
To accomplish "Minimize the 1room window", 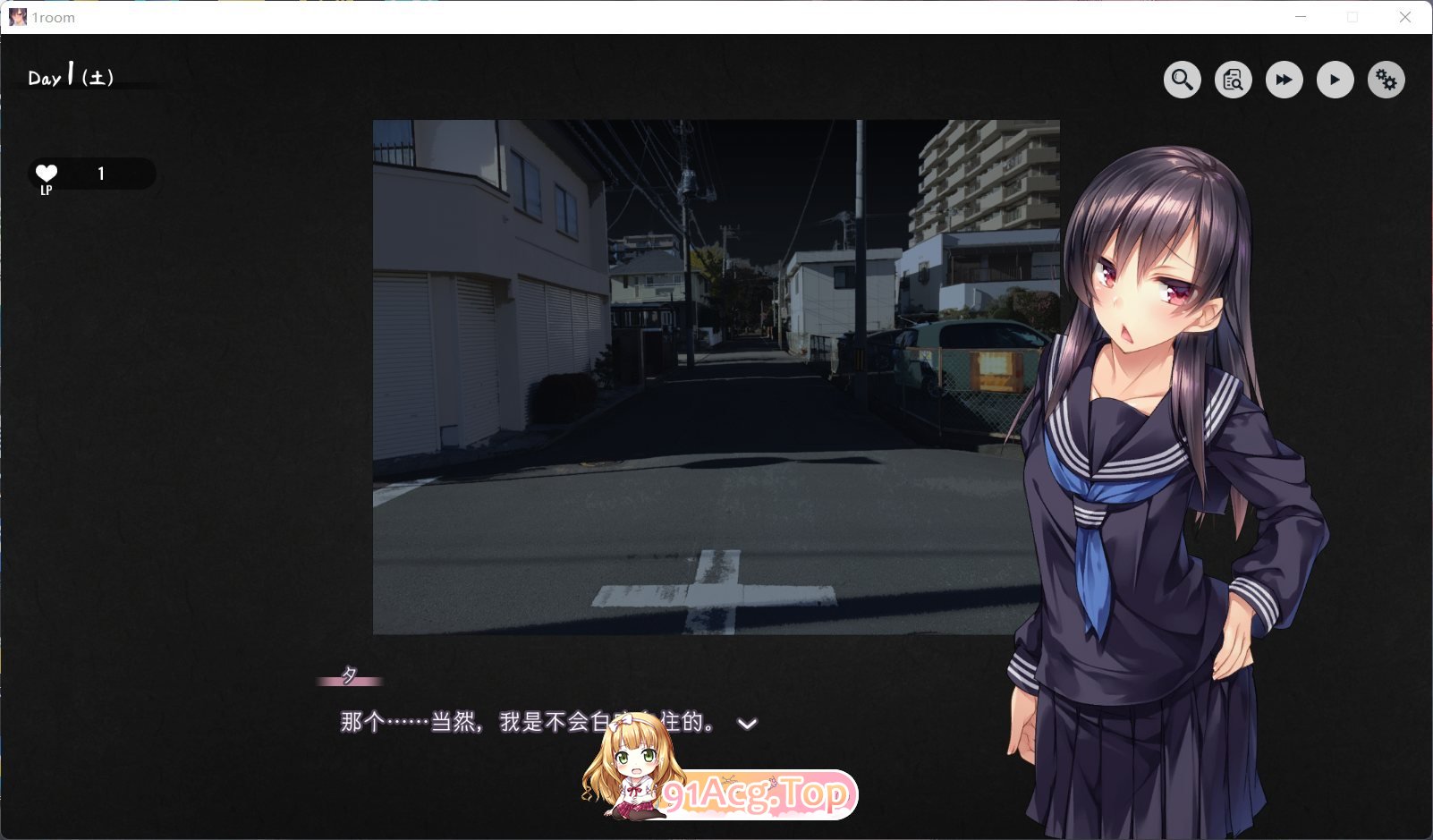I will coord(1301,17).
